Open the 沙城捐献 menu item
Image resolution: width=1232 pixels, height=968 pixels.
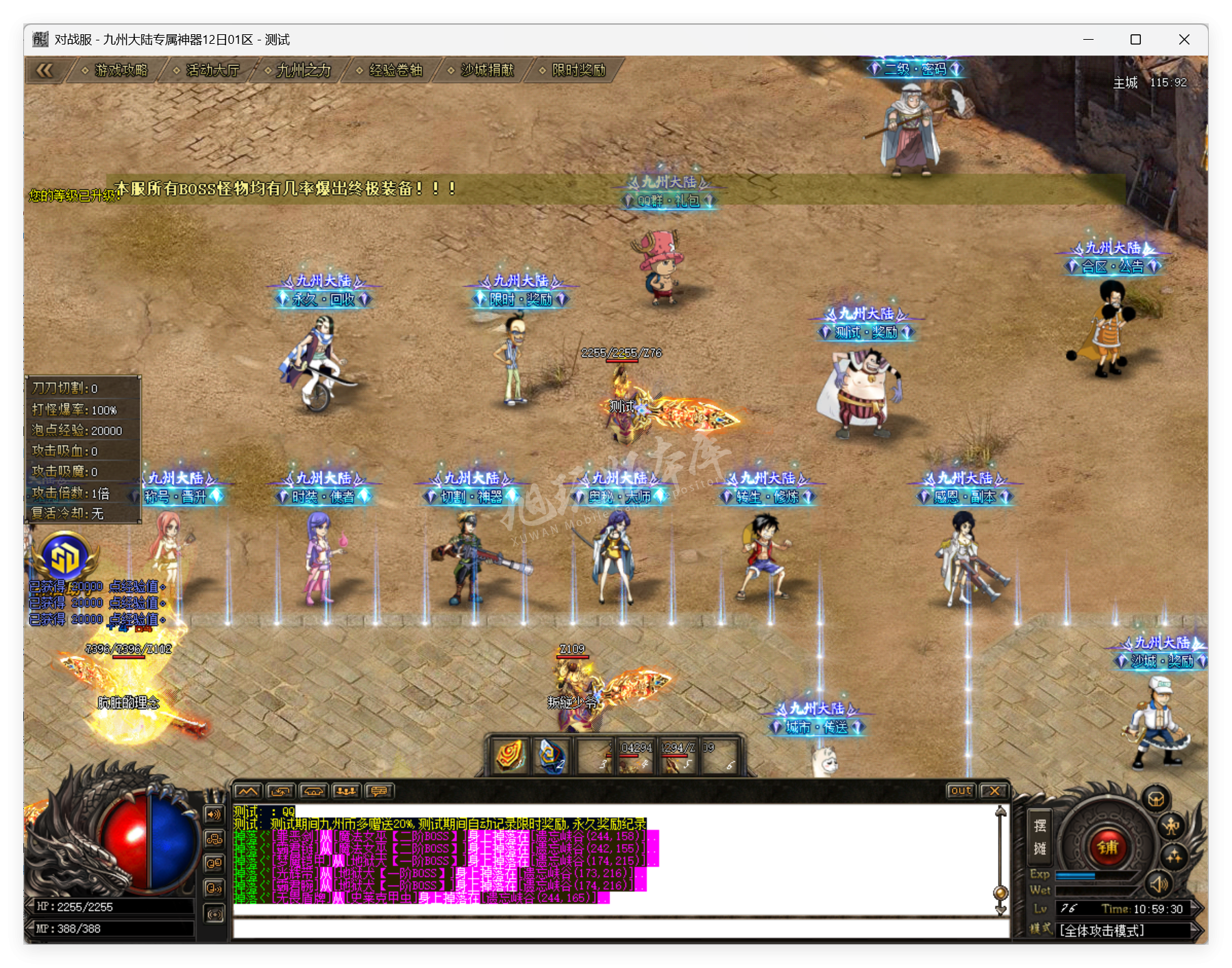488,71
